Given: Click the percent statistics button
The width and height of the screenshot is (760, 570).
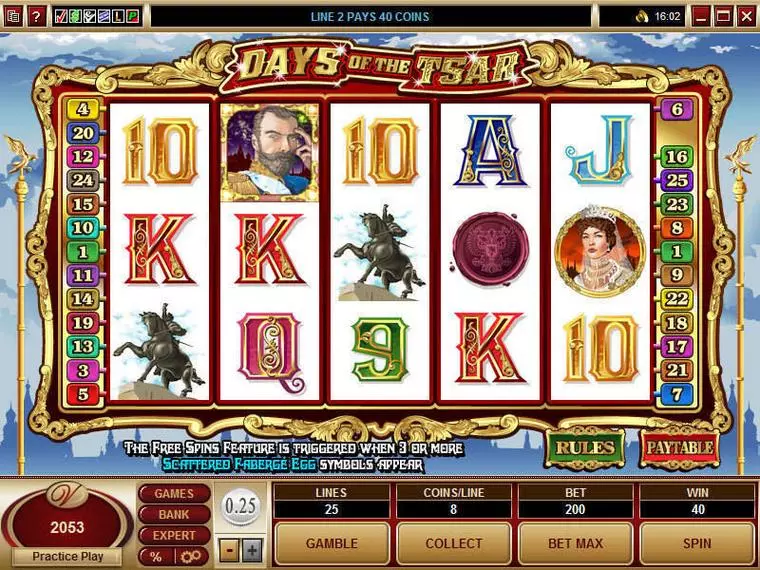Looking at the screenshot, I should pos(156,556).
